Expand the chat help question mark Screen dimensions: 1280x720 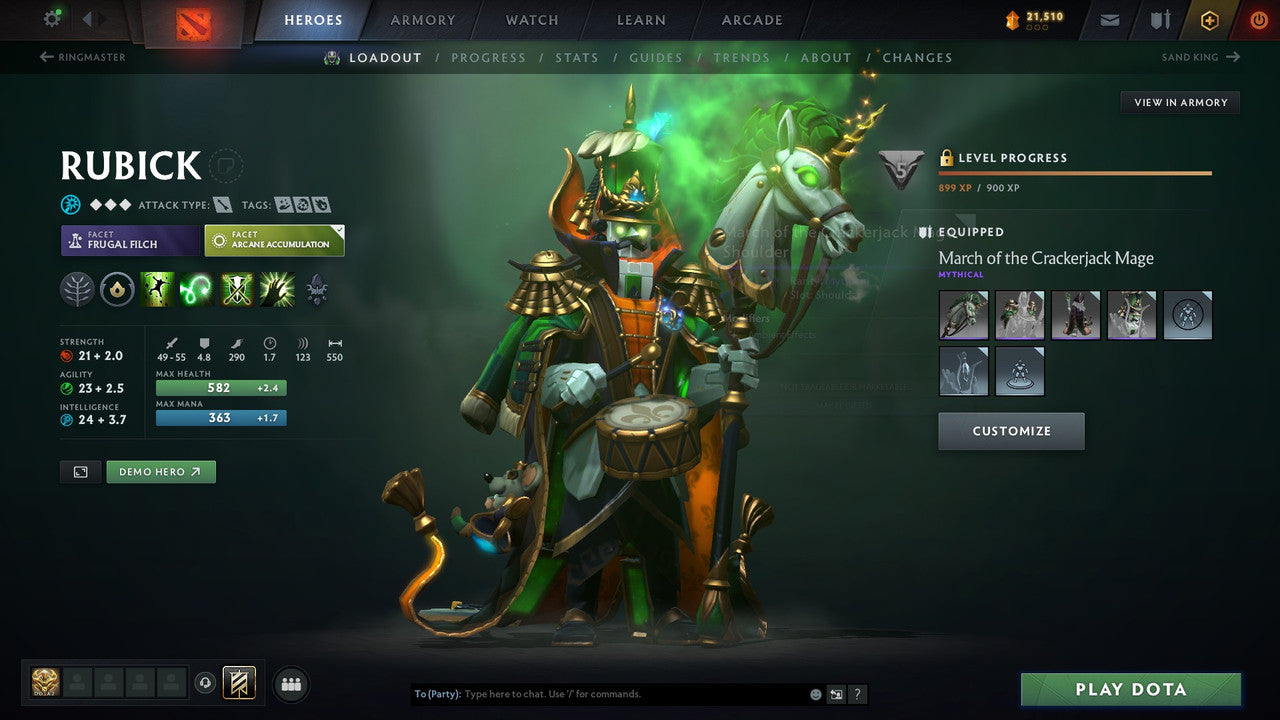point(856,693)
